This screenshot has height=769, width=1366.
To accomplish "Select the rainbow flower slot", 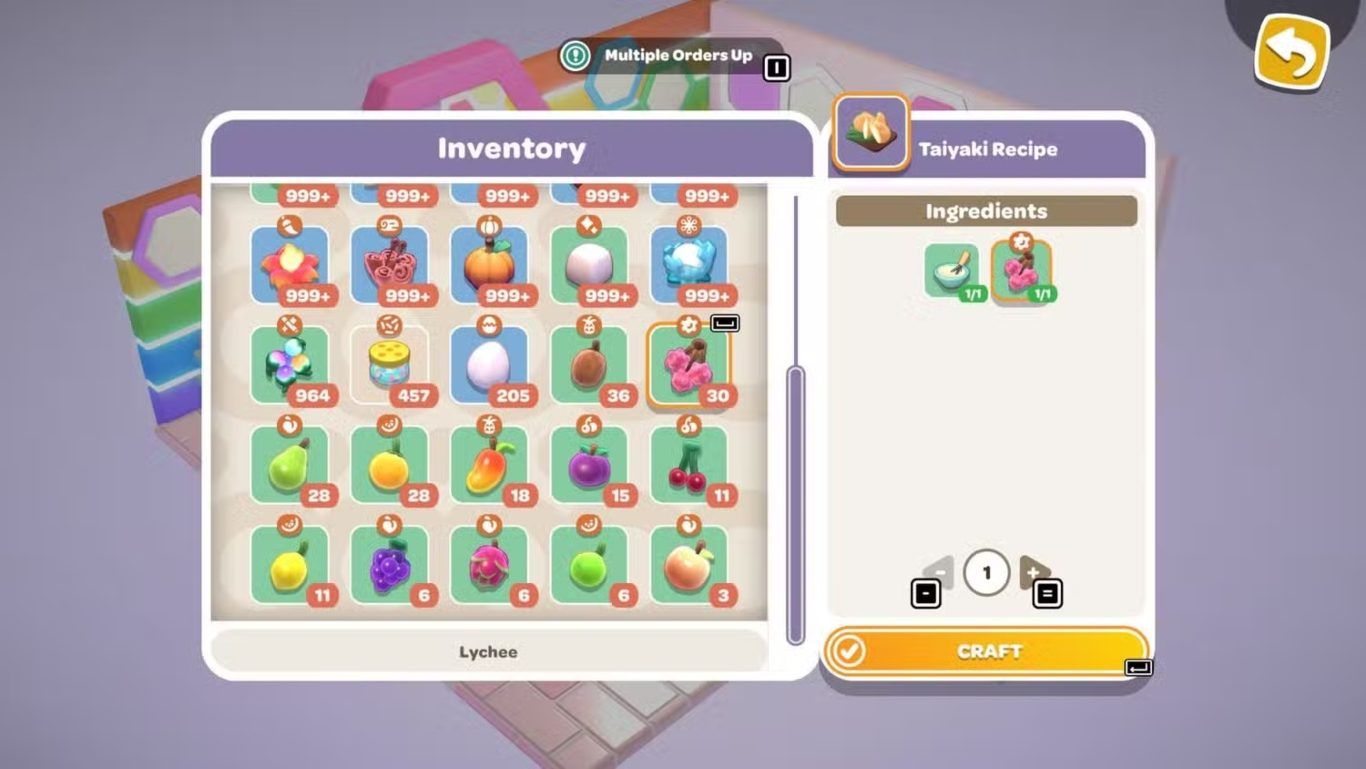I will [289, 366].
